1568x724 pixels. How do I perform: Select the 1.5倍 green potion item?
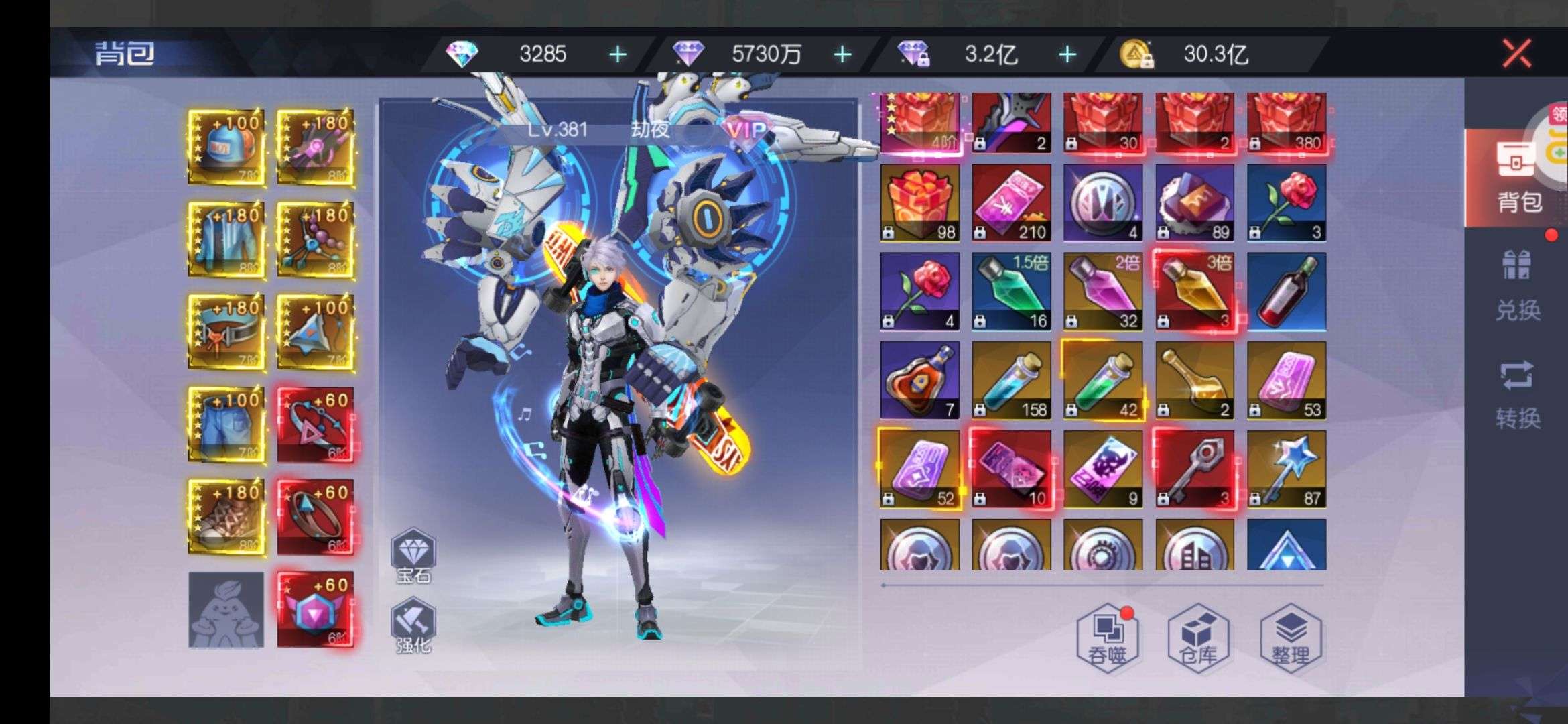[x=1011, y=292]
